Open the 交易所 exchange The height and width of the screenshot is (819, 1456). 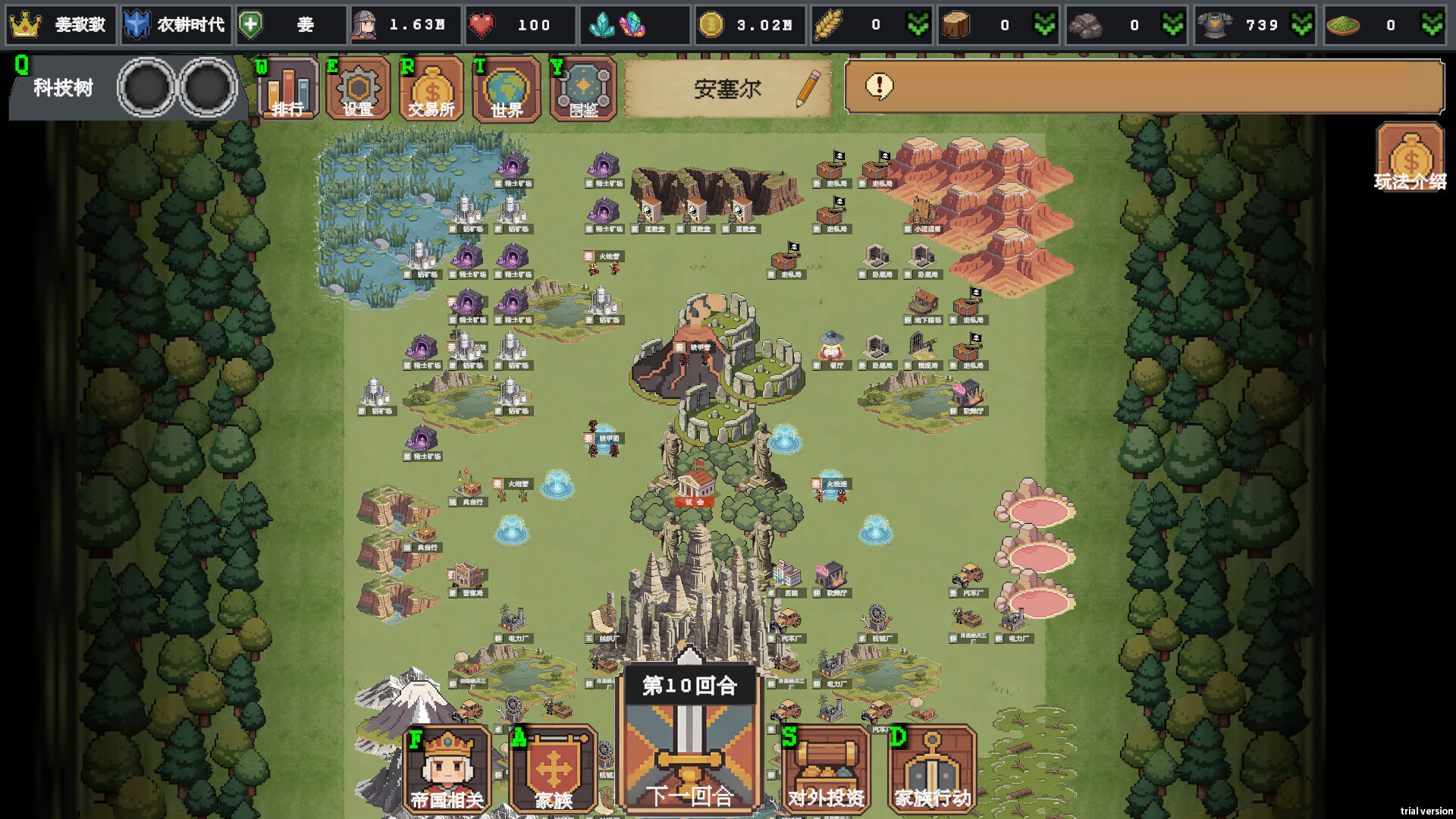point(431,89)
